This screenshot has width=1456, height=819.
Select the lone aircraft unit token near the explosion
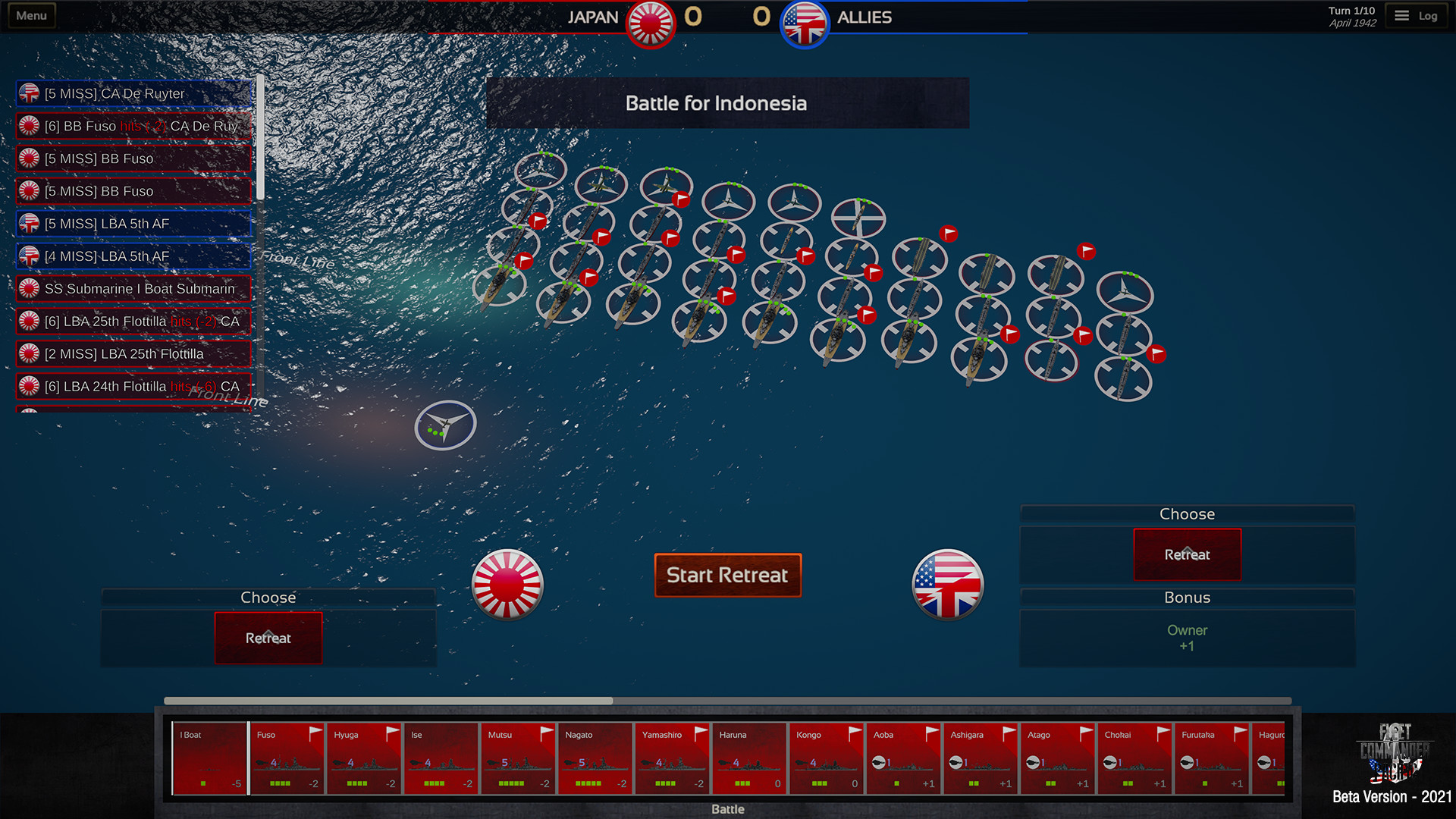[x=444, y=425]
